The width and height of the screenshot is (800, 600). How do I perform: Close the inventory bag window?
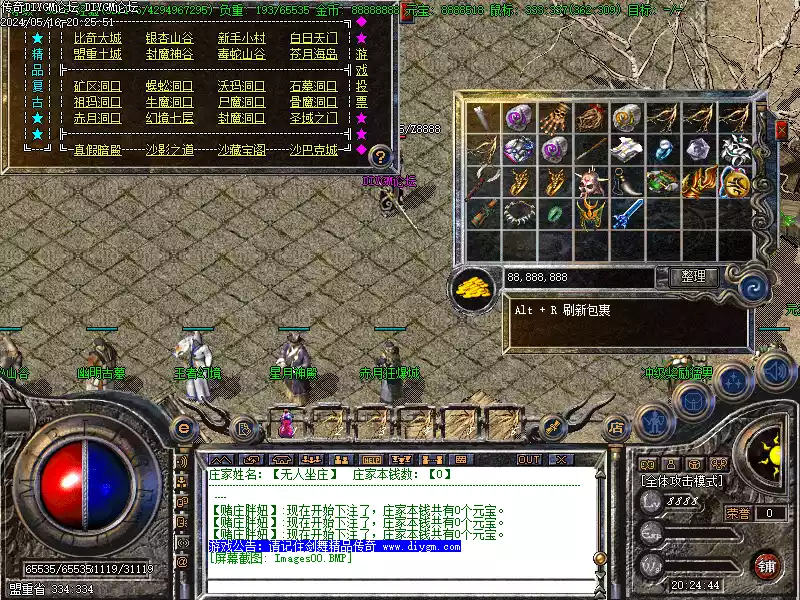tap(782, 129)
